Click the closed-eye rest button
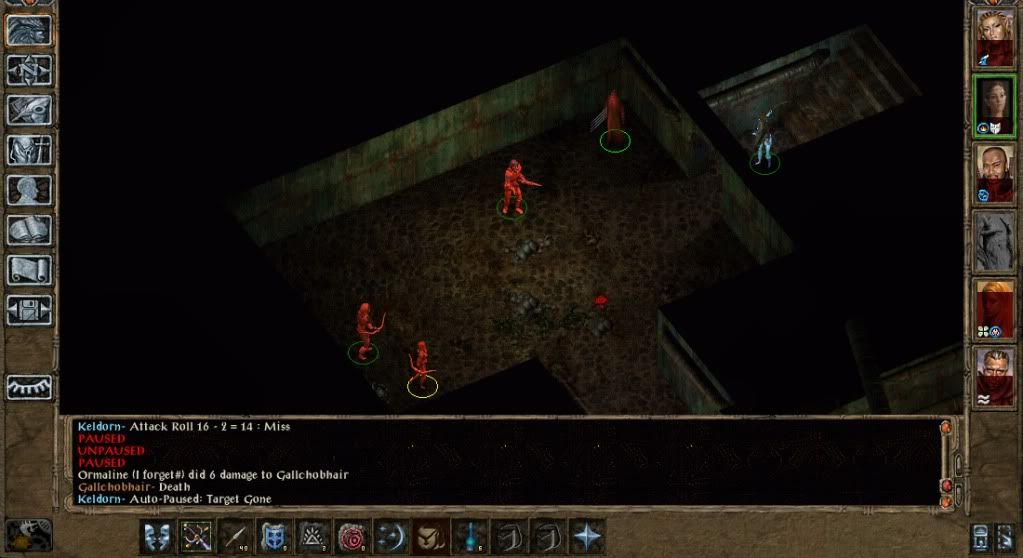The image size is (1023, 558). click(x=30, y=387)
